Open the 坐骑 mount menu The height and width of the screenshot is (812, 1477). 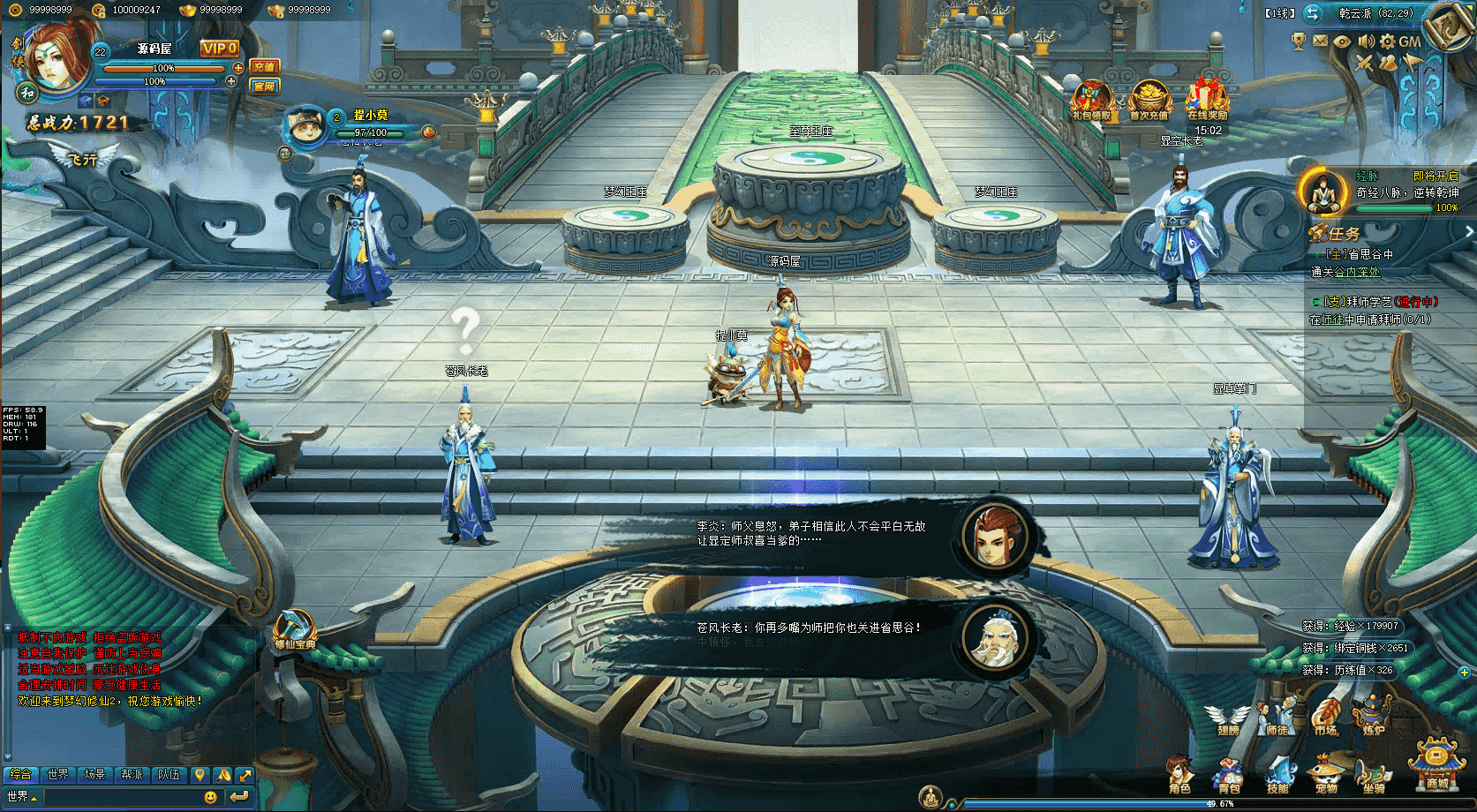(x=1374, y=774)
